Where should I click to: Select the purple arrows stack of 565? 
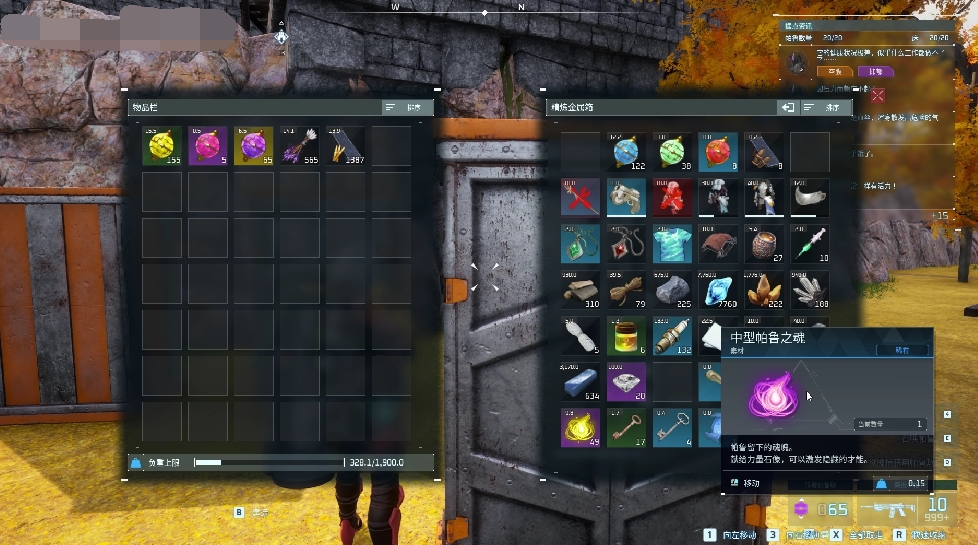(300, 146)
